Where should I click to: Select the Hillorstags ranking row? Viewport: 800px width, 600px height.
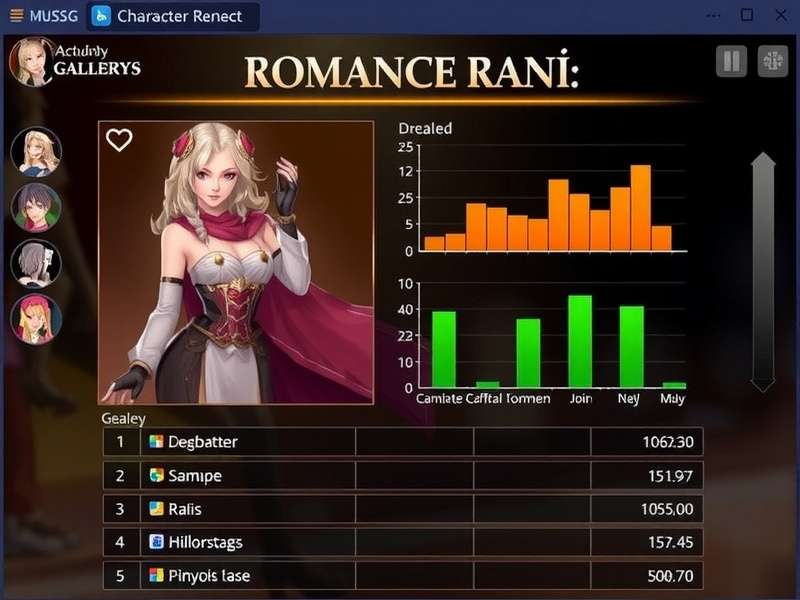coord(402,542)
